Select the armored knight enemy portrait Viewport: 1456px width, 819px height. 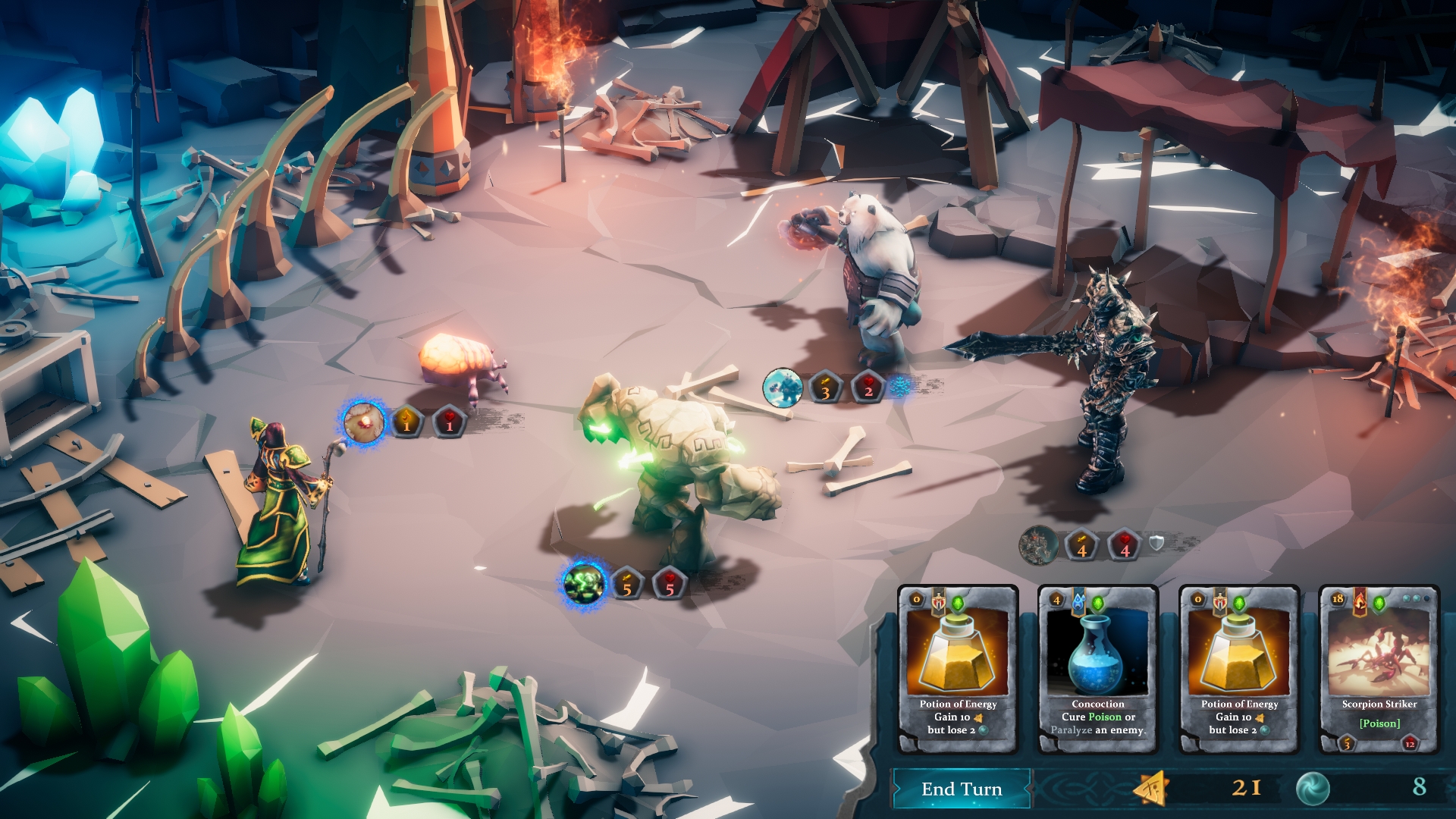pyautogui.click(x=1038, y=544)
